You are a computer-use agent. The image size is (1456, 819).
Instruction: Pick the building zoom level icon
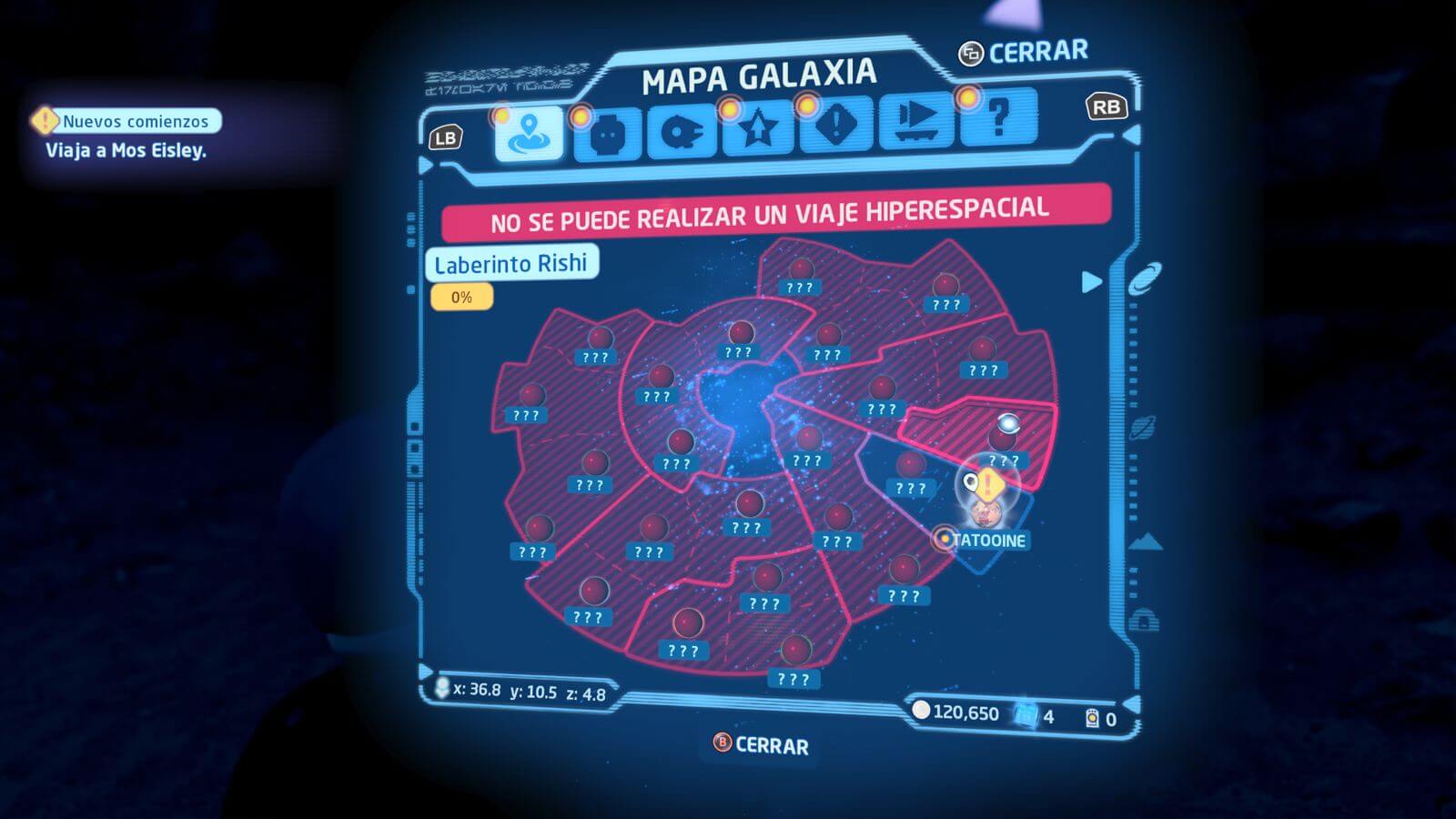coord(1144,622)
